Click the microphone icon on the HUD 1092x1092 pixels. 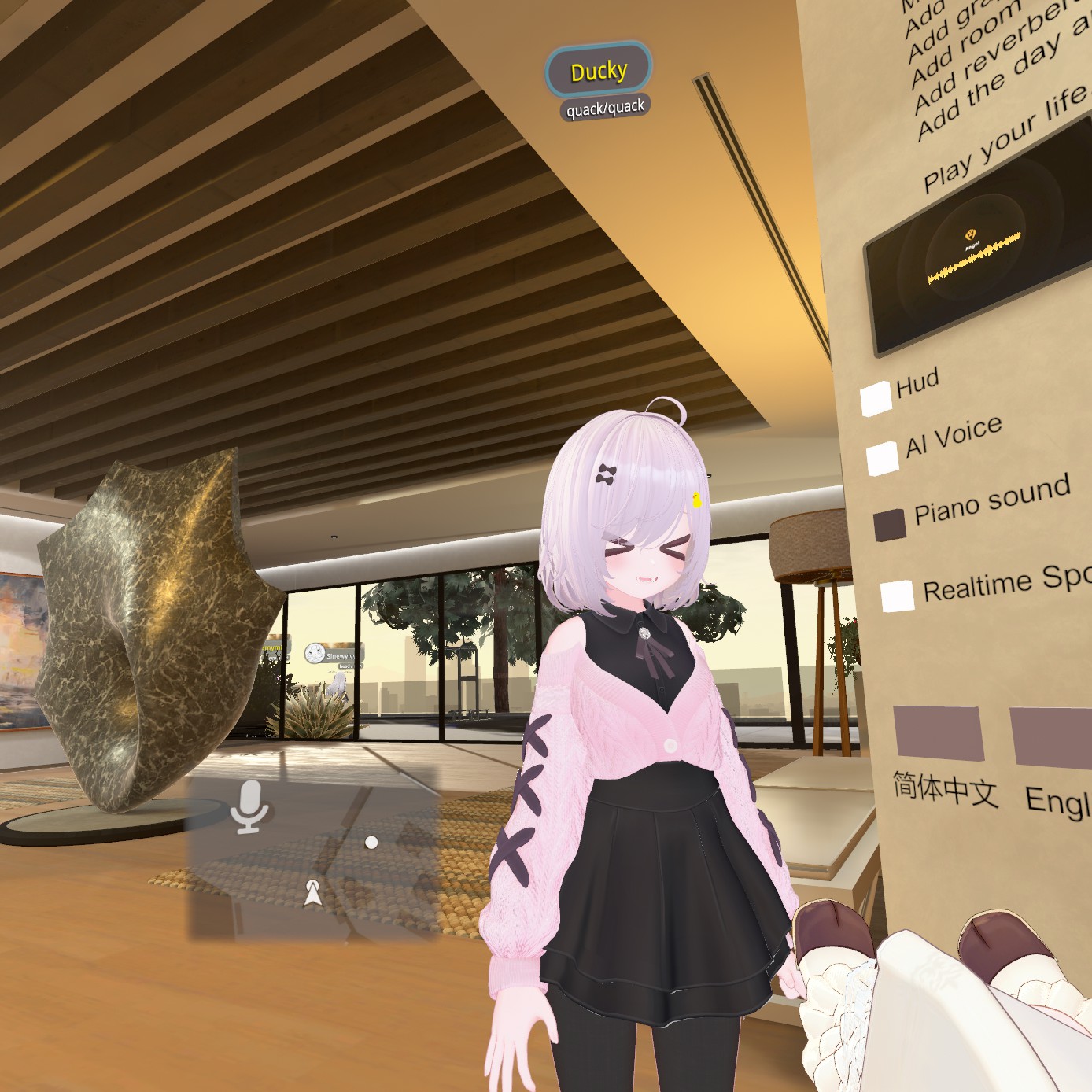pos(250,806)
